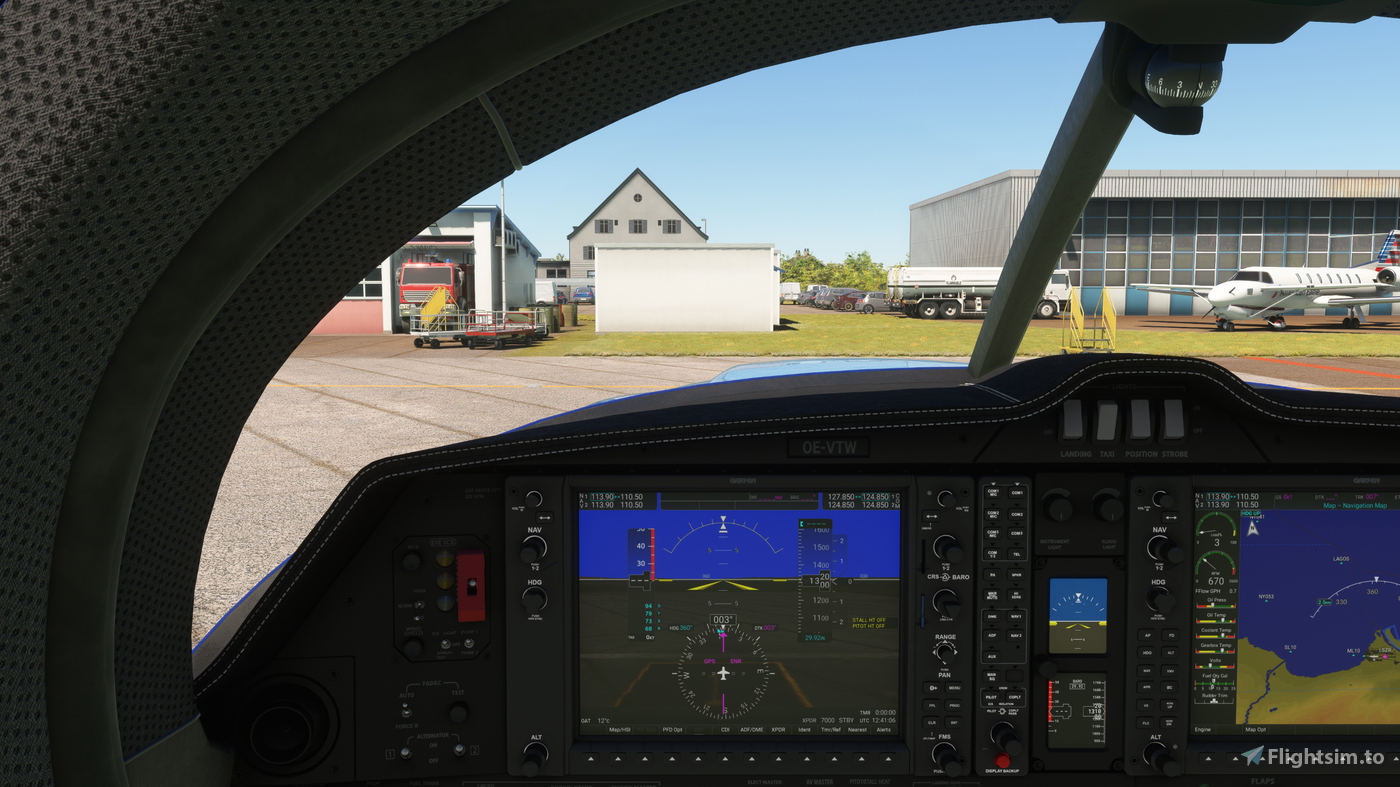Flip the LANDING light switch

pos(1071,421)
